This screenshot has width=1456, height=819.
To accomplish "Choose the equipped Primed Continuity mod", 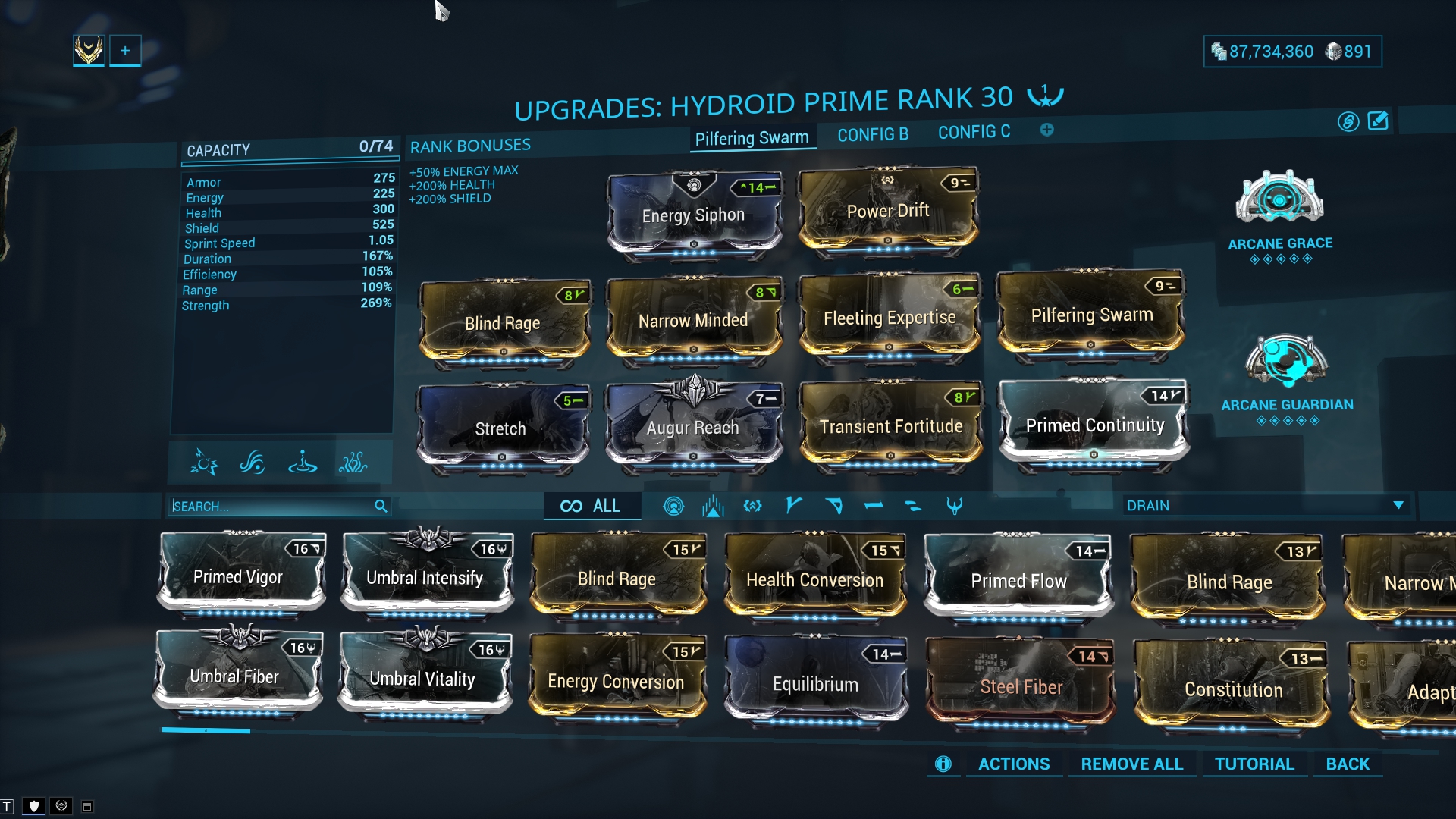I will [x=1094, y=425].
